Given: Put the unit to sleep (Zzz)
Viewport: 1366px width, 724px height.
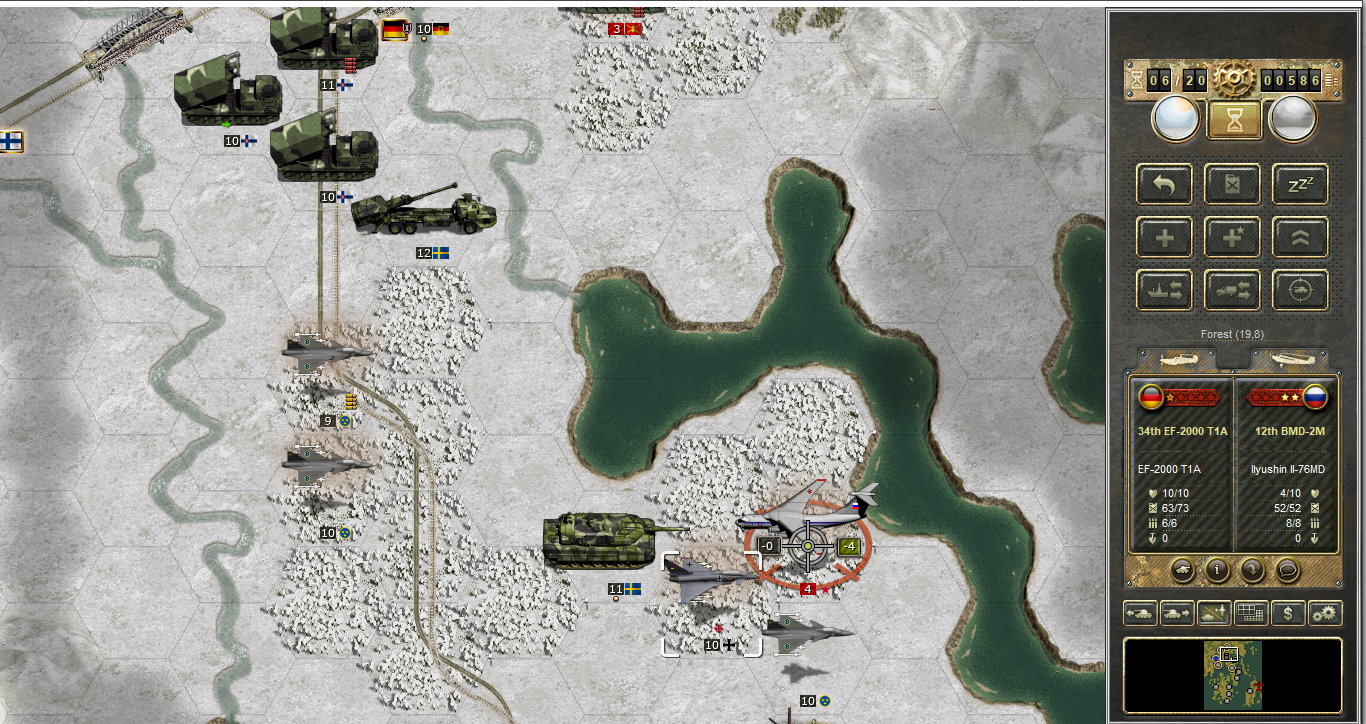Looking at the screenshot, I should click(x=1300, y=184).
